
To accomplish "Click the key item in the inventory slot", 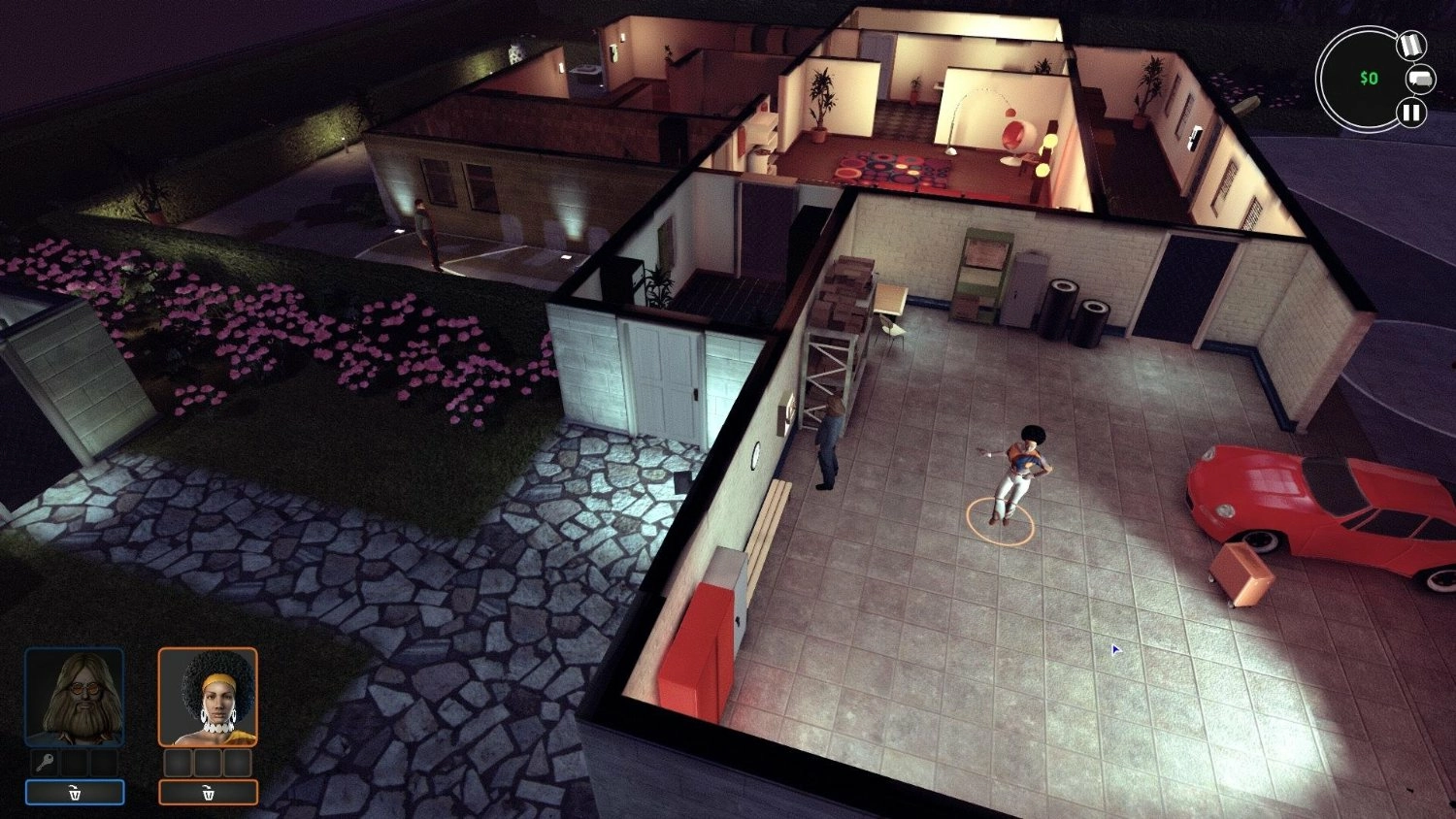I will [x=45, y=762].
